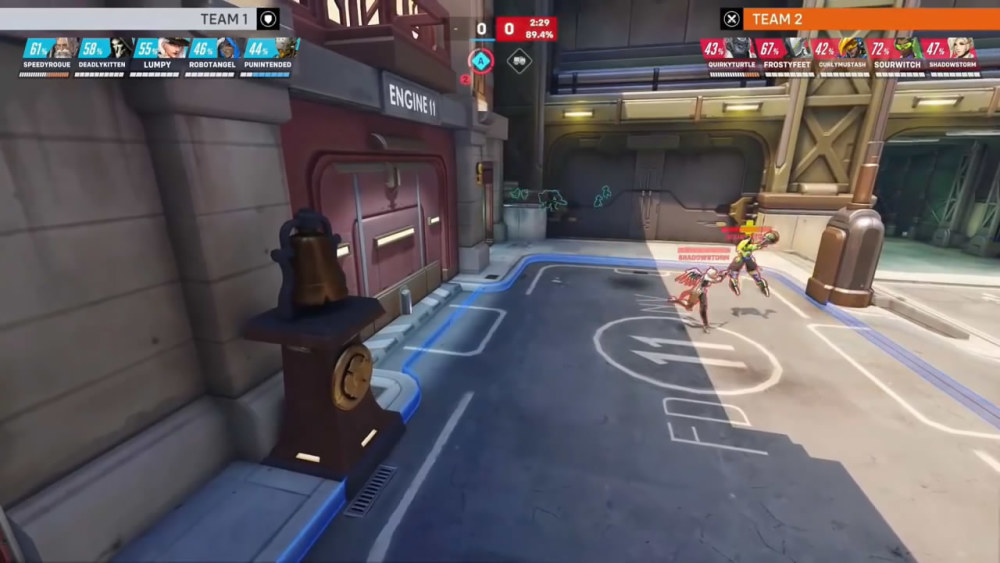The image size is (1000, 563).
Task: Click the Team 1 shield logo
Action: [268, 18]
